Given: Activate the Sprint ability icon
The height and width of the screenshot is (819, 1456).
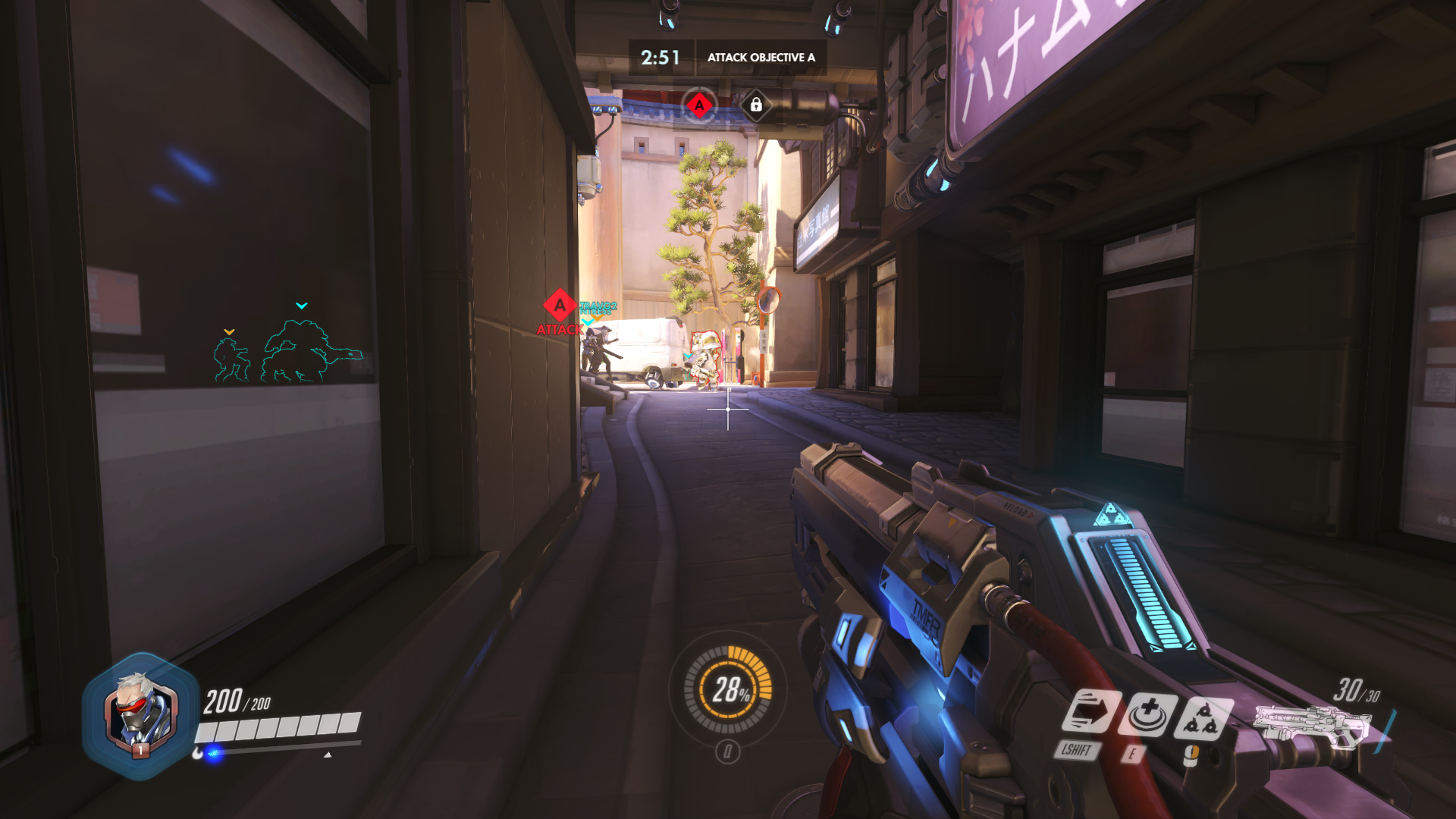Looking at the screenshot, I should pos(1090,713).
